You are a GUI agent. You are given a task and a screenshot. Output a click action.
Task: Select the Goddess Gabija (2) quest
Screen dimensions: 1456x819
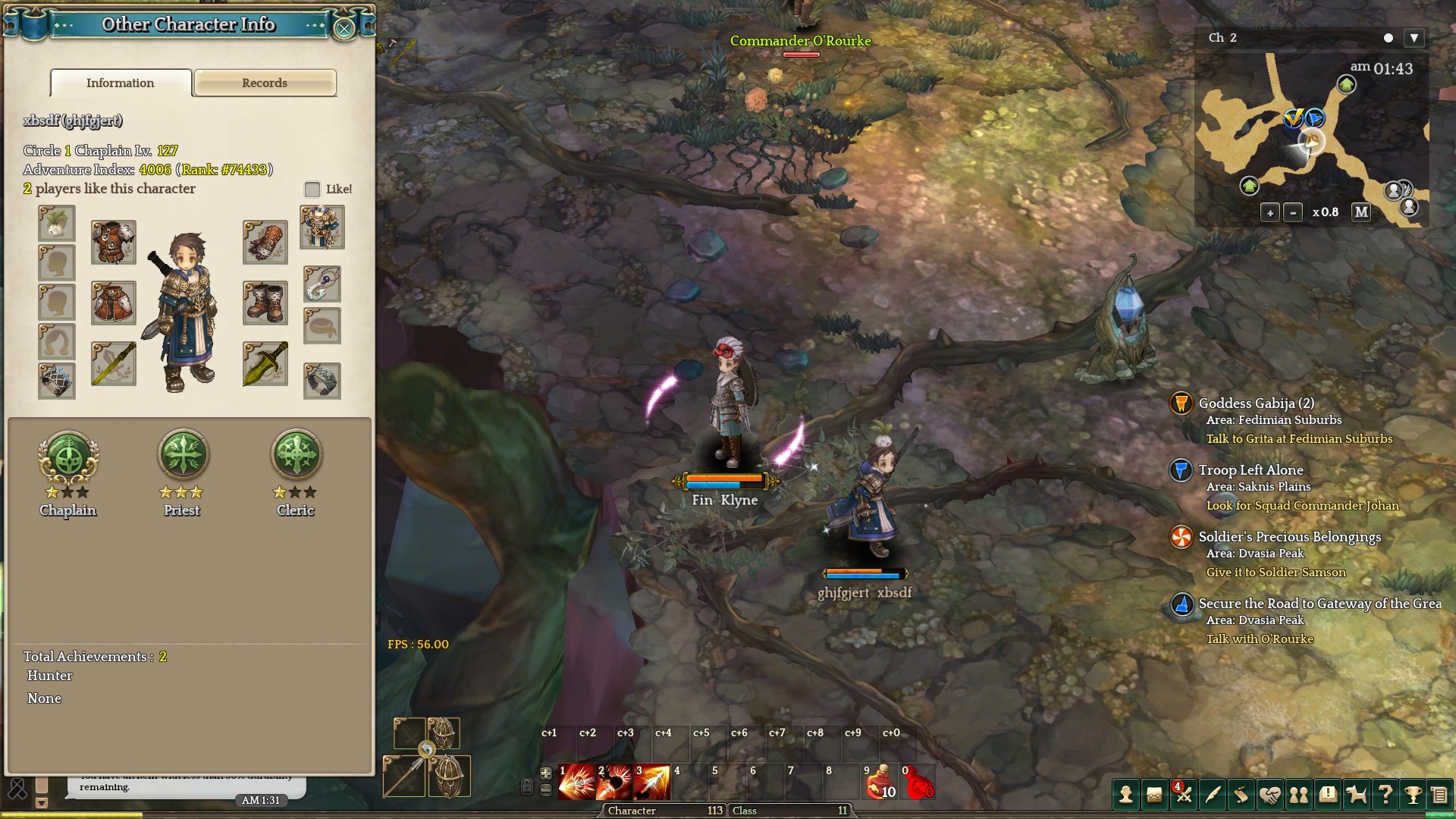(1256, 403)
